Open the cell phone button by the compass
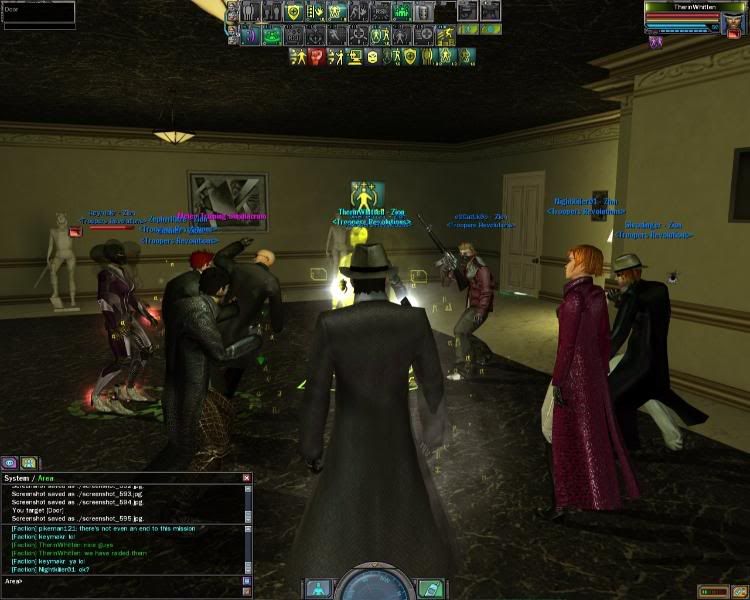 pyautogui.click(x=430, y=587)
